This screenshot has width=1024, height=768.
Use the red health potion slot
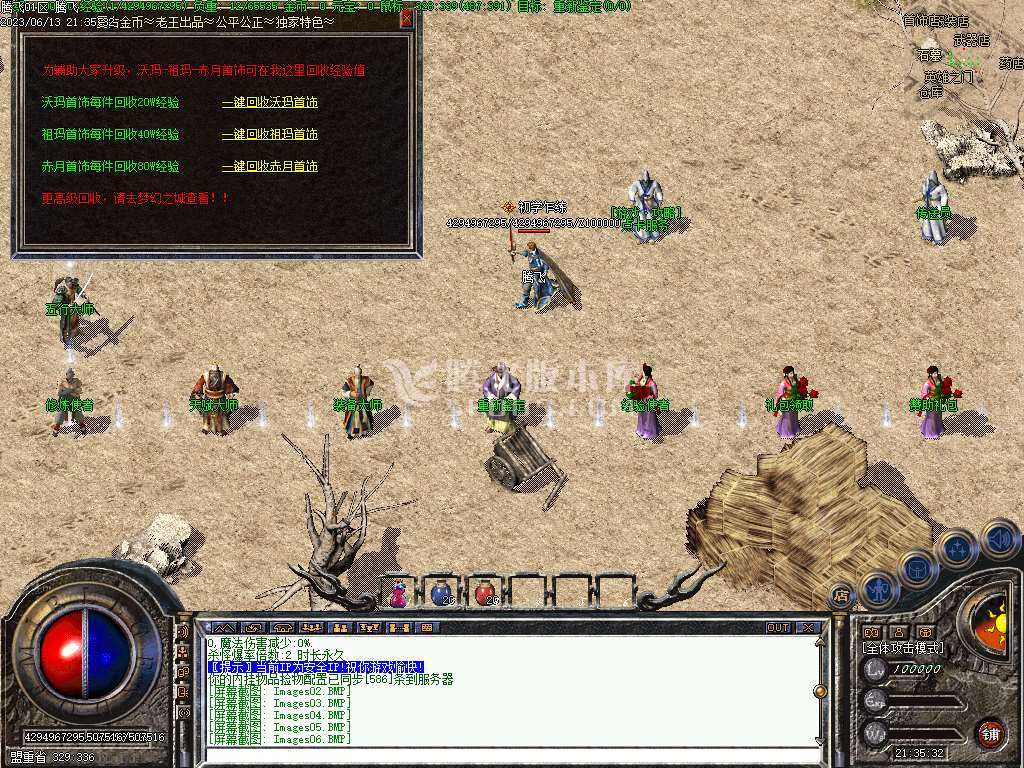tap(484, 593)
